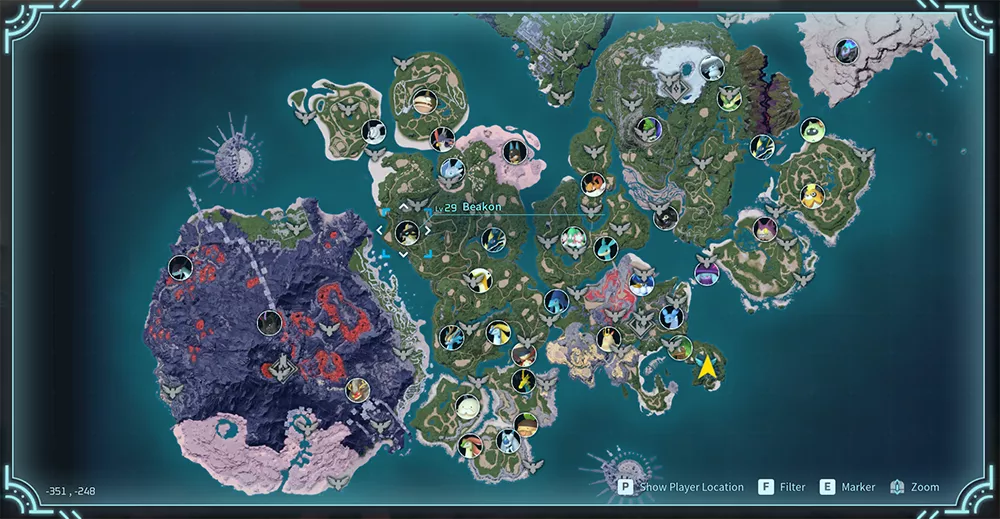Viewport: 1000px width, 519px height.
Task: Select the highlighted Beakon boss marker
Action: [x=406, y=232]
